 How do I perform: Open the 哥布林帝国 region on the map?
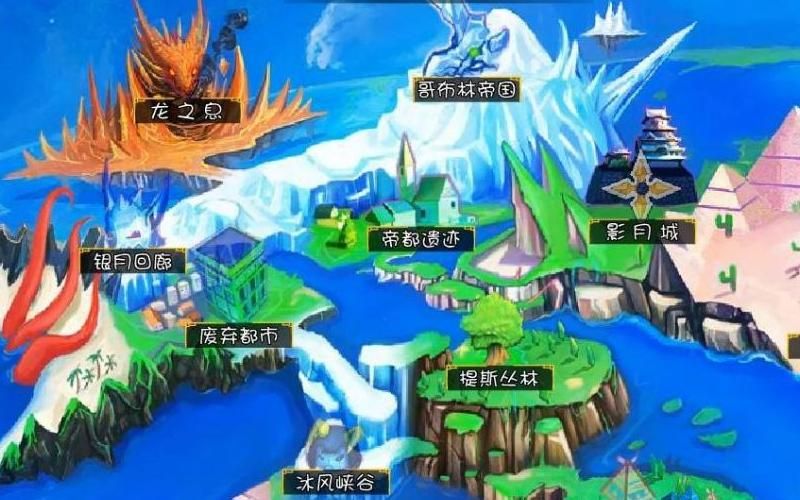469,90
